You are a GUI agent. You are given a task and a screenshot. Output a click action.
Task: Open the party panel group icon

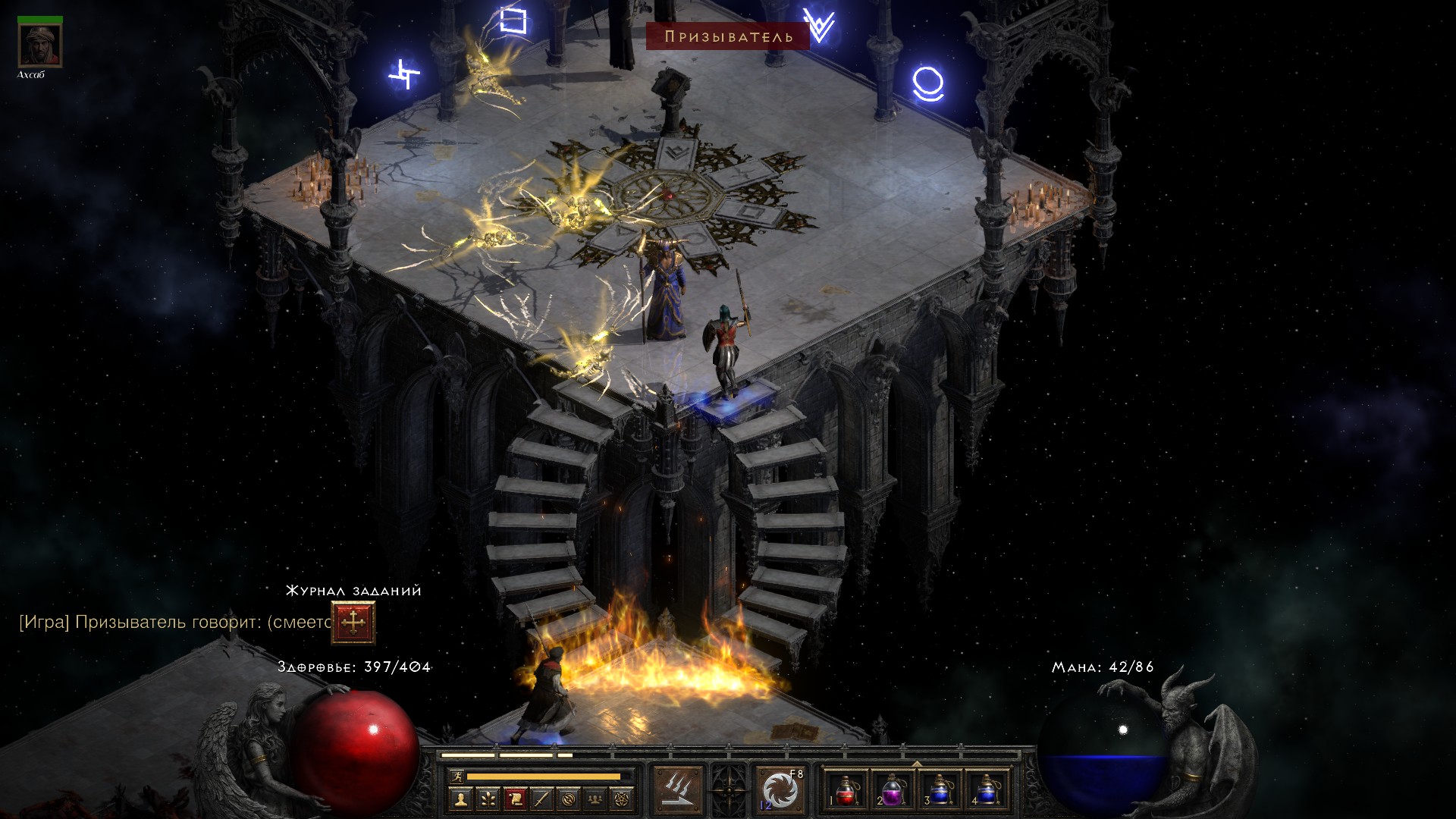click(596, 799)
